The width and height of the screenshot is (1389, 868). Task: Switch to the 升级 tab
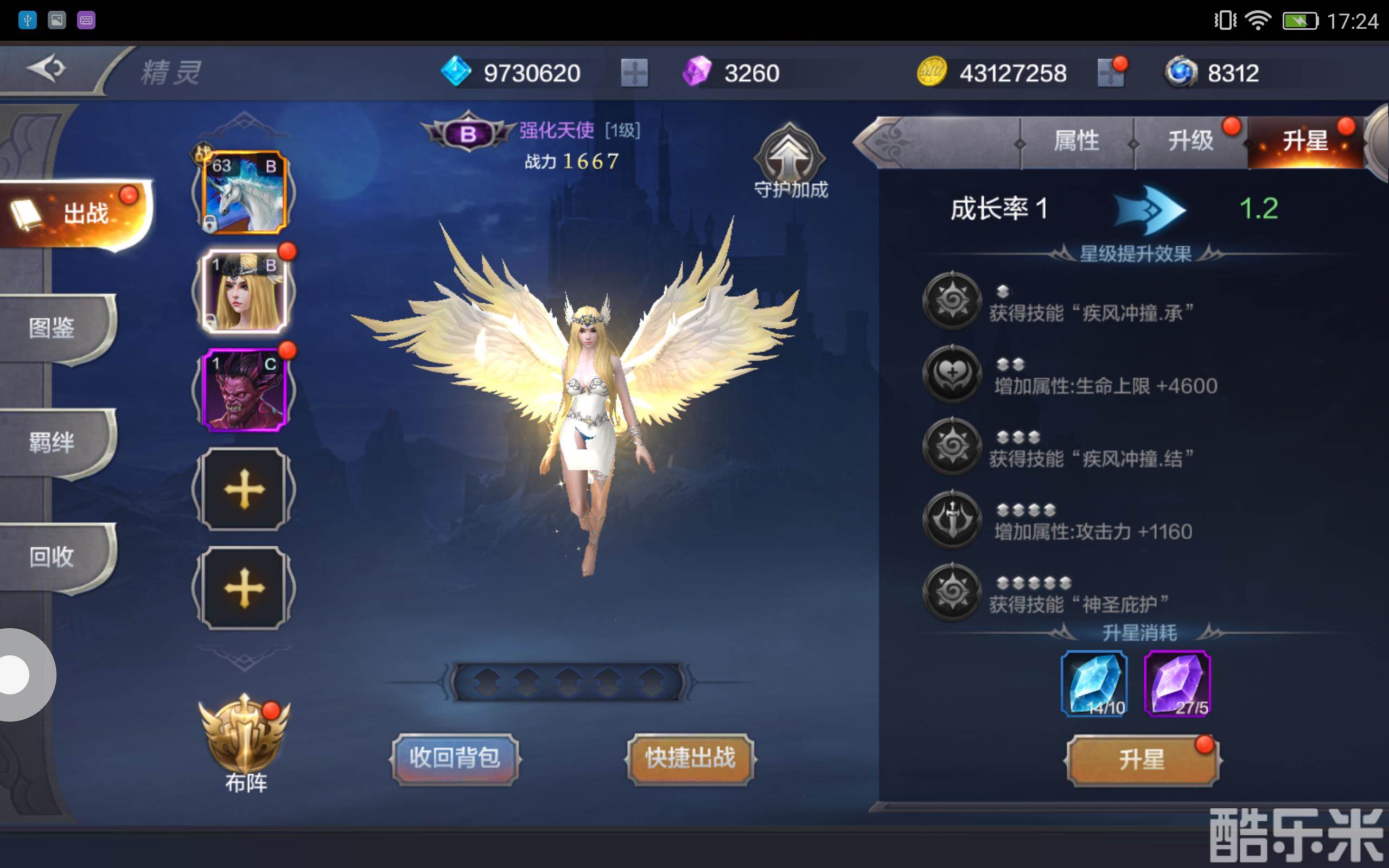pyautogui.click(x=1190, y=141)
